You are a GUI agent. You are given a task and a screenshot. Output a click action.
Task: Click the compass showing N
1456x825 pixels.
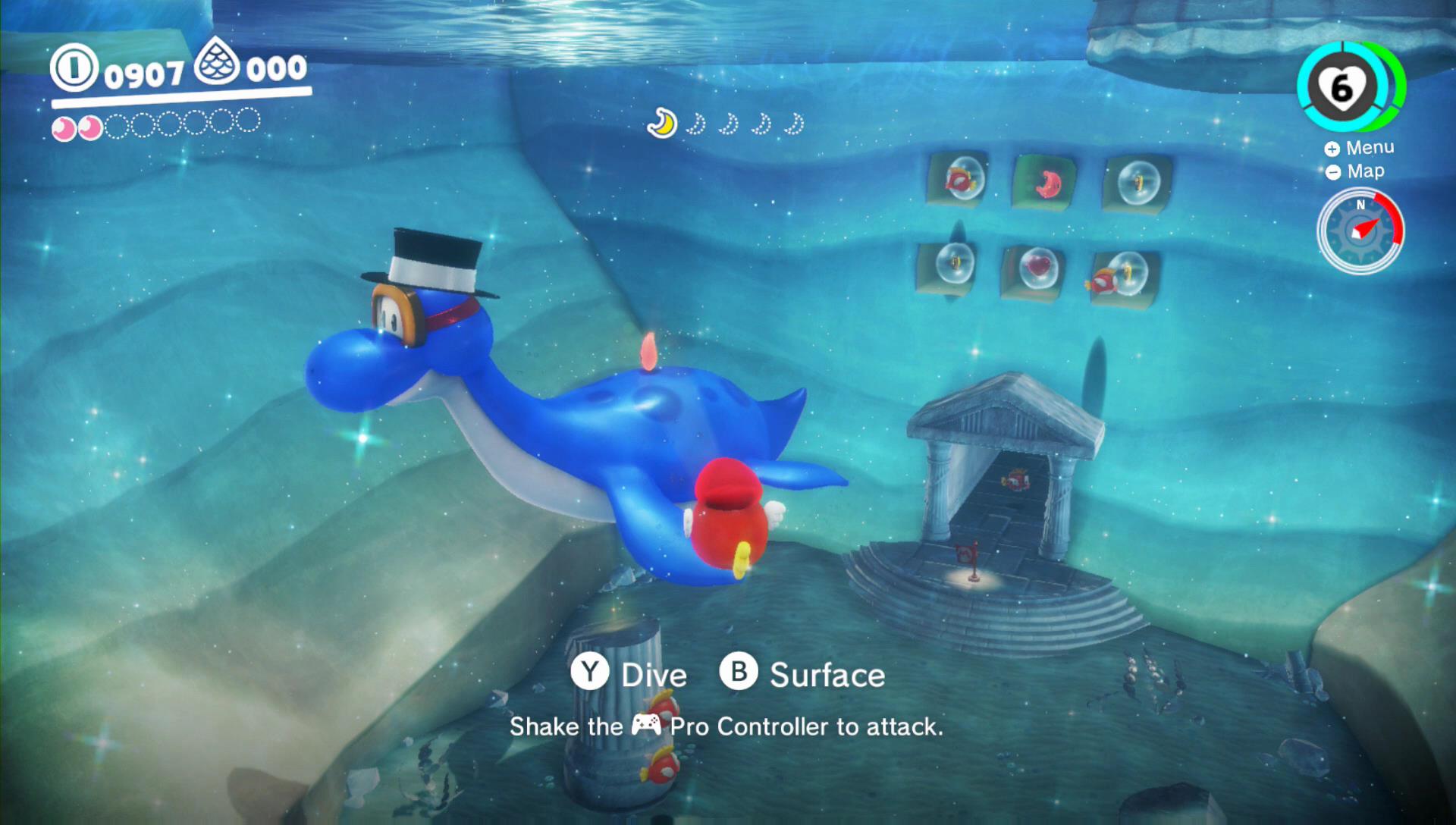(1360, 205)
